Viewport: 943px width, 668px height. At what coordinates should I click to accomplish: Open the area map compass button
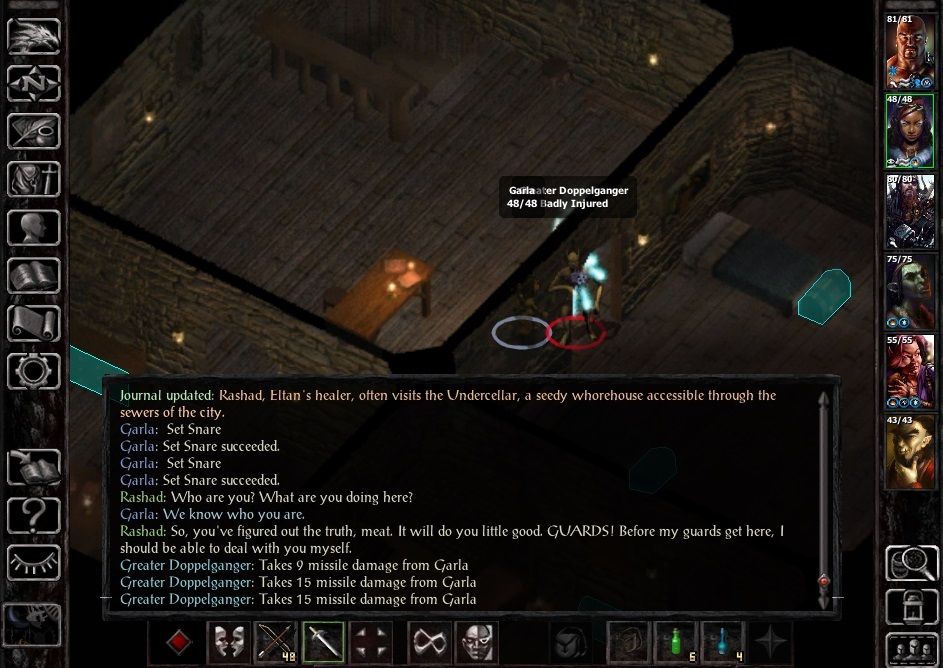[34, 84]
